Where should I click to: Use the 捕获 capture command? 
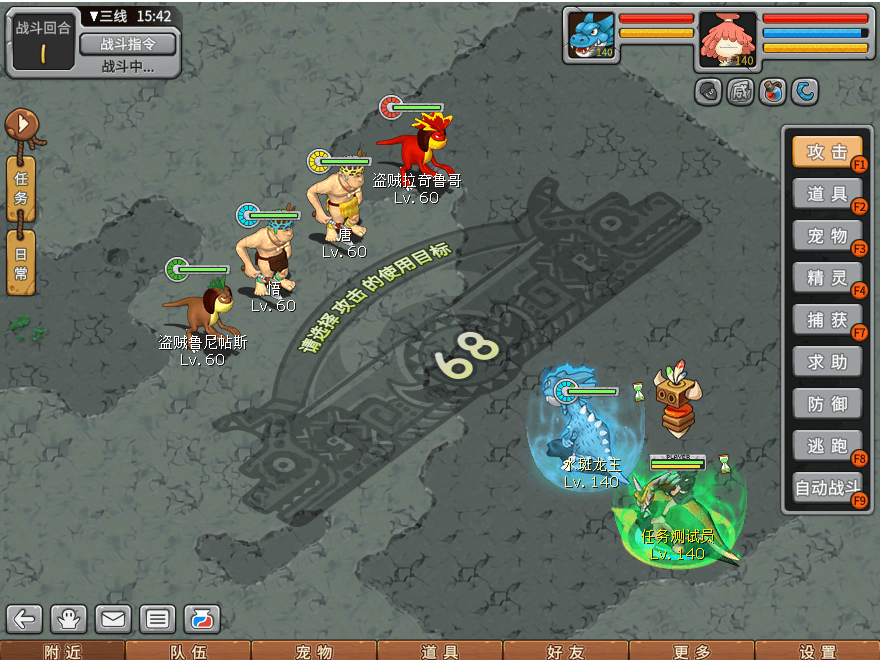click(x=827, y=320)
